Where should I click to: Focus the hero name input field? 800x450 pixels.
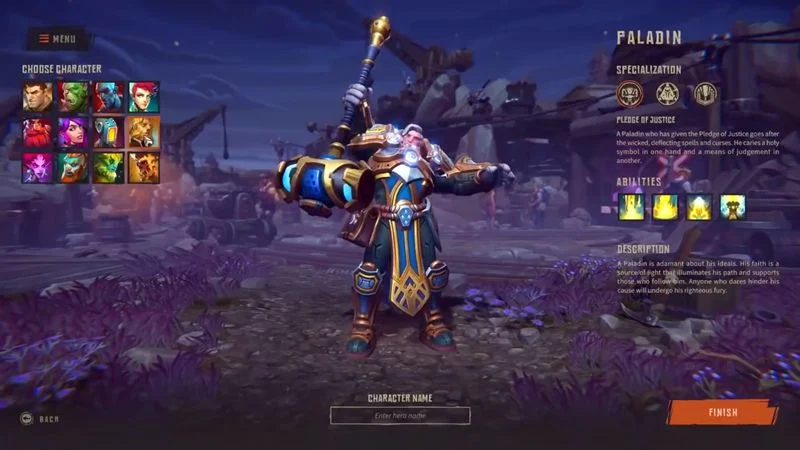[400, 416]
